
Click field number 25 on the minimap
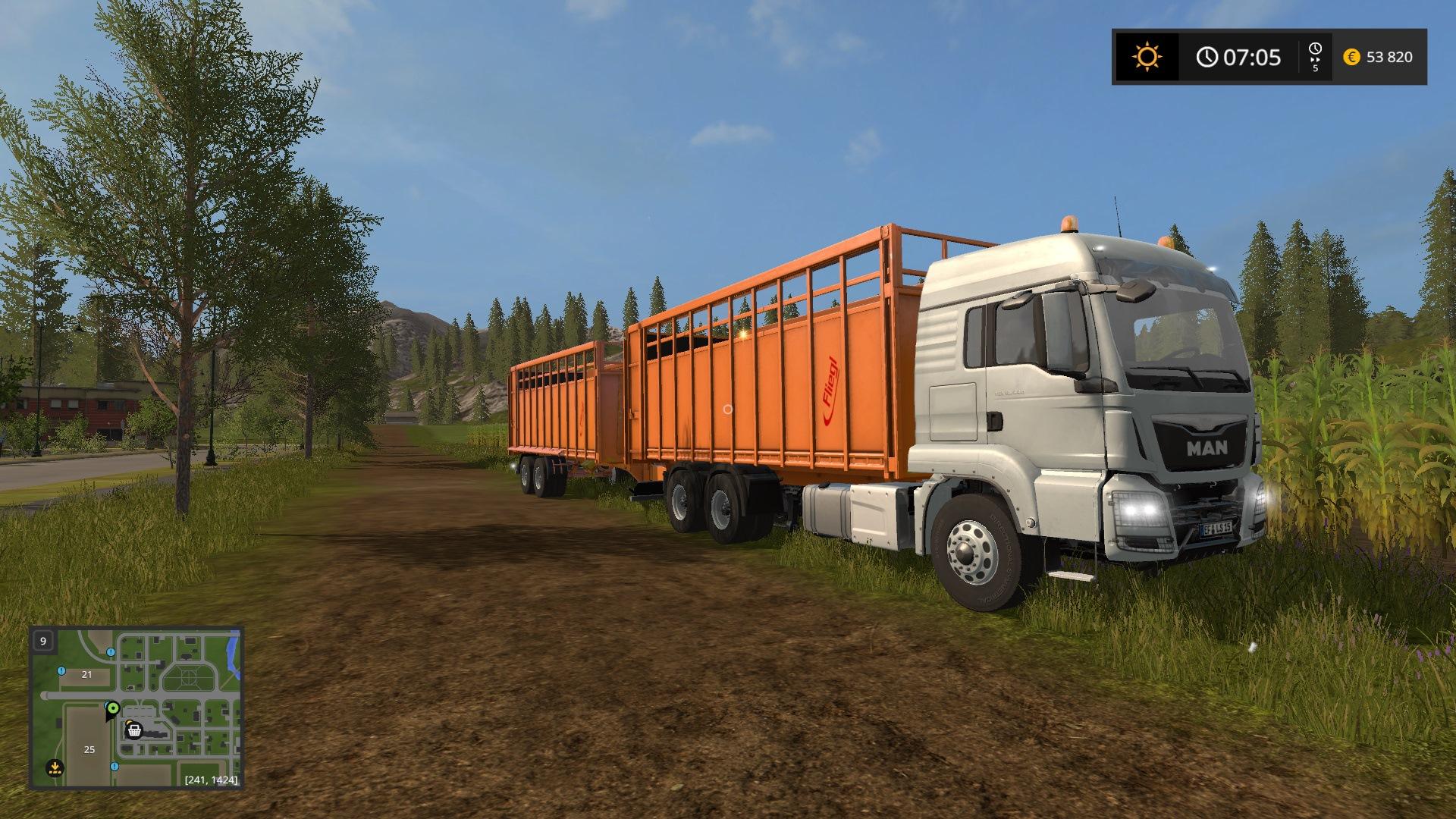pyautogui.click(x=89, y=750)
